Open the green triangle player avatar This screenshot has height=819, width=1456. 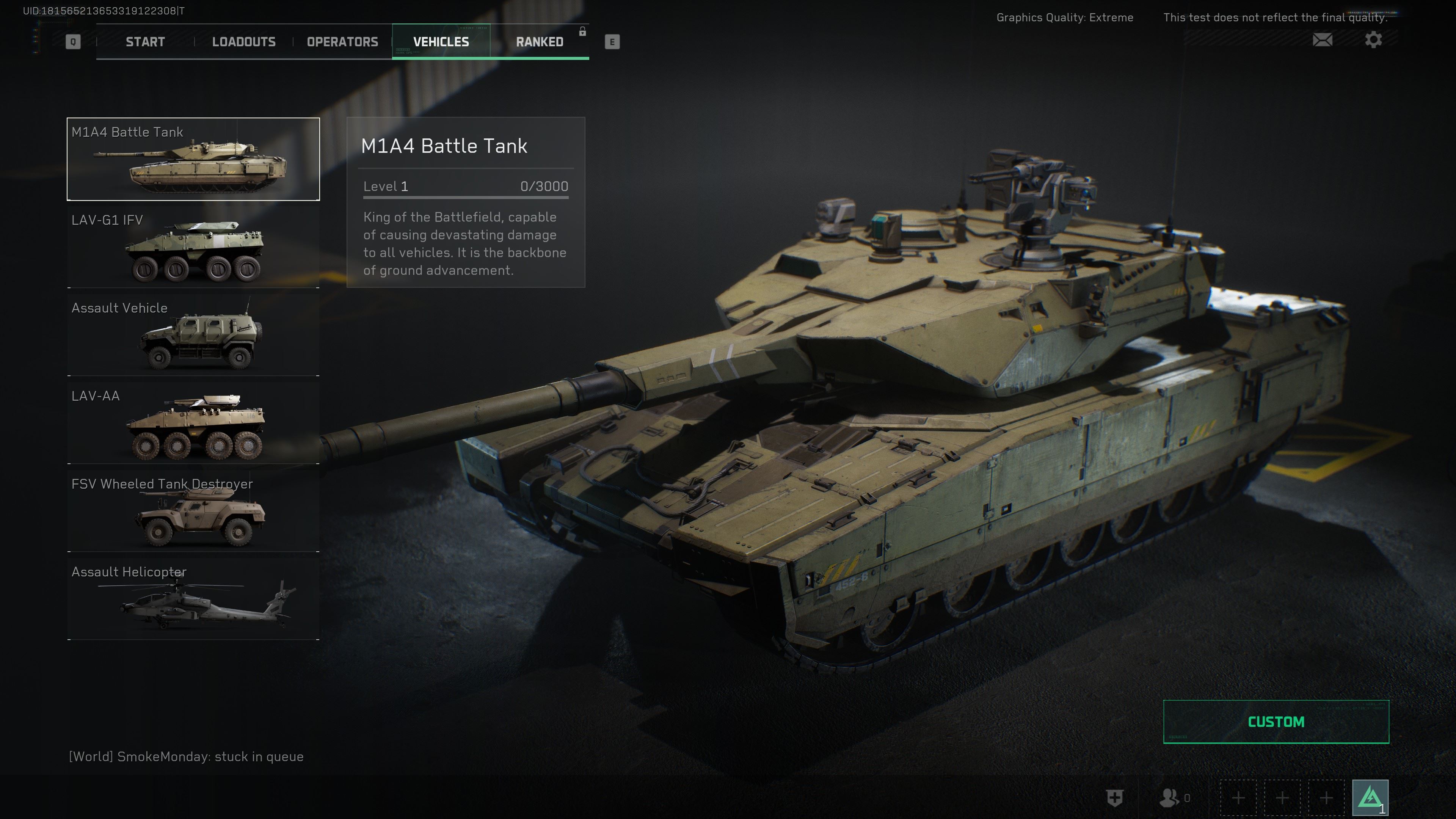click(x=1370, y=797)
